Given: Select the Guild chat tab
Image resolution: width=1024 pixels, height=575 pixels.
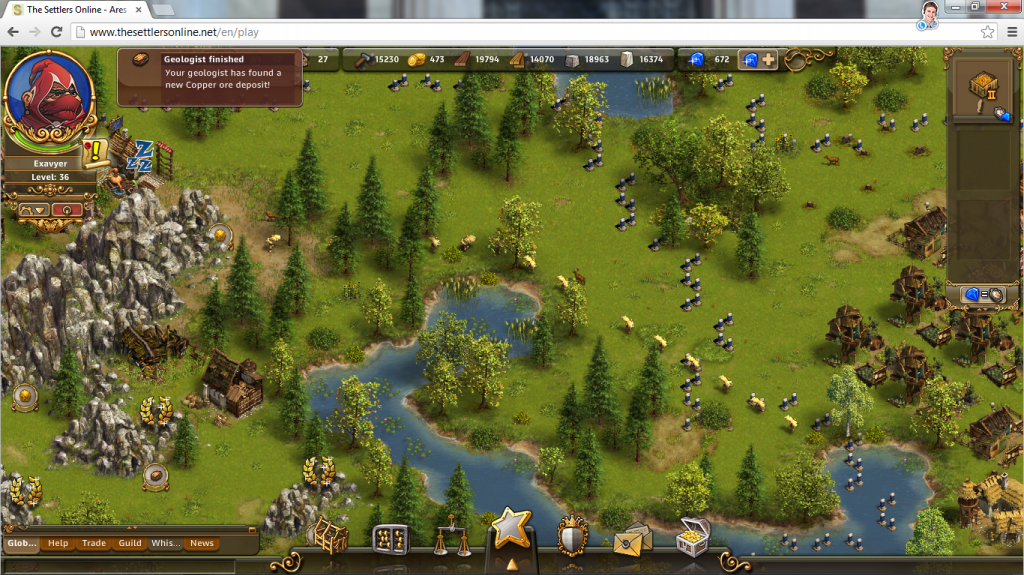Looking at the screenshot, I should tap(130, 543).
